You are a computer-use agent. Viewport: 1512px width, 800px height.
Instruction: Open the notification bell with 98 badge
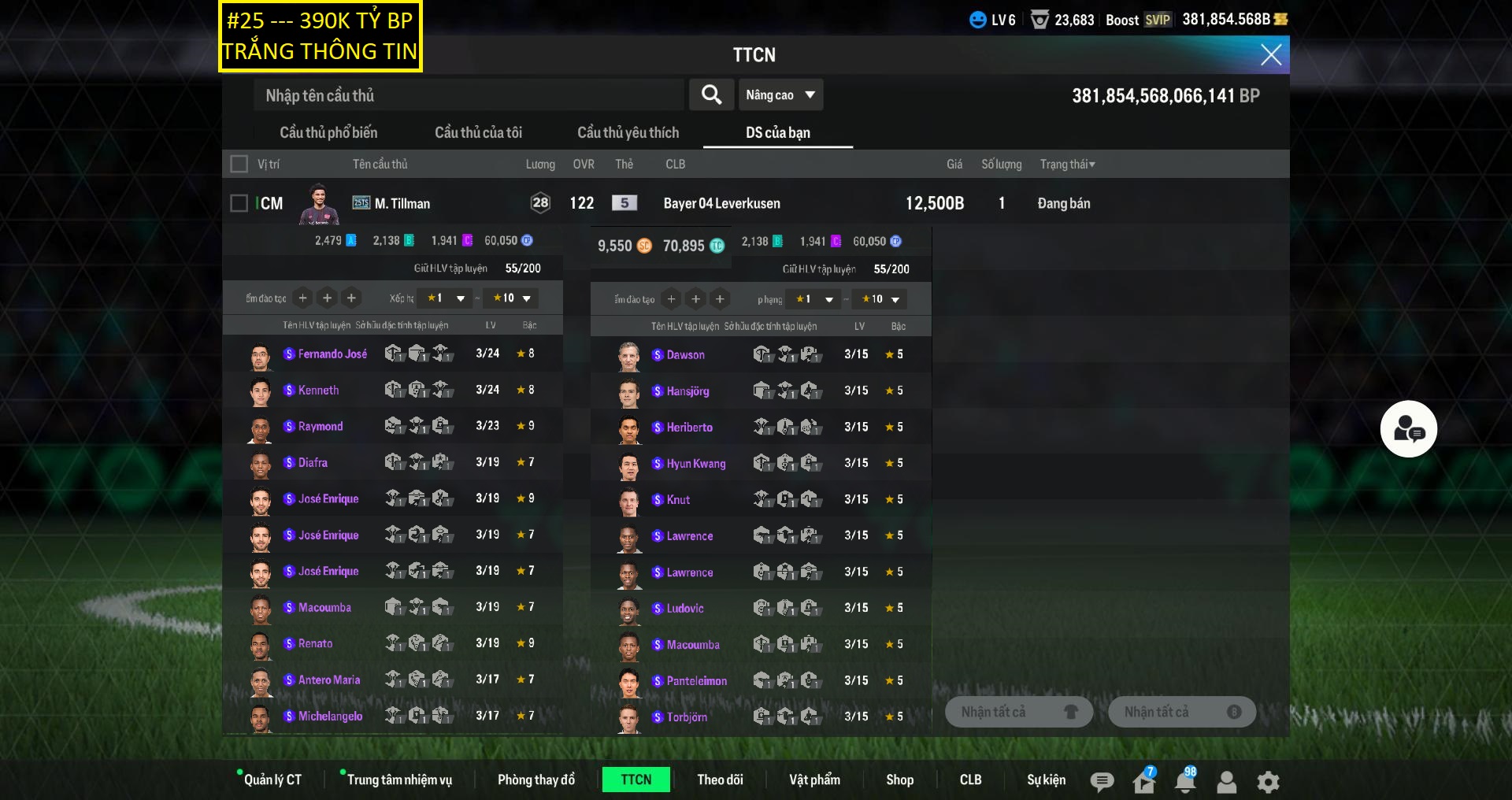point(1184,781)
